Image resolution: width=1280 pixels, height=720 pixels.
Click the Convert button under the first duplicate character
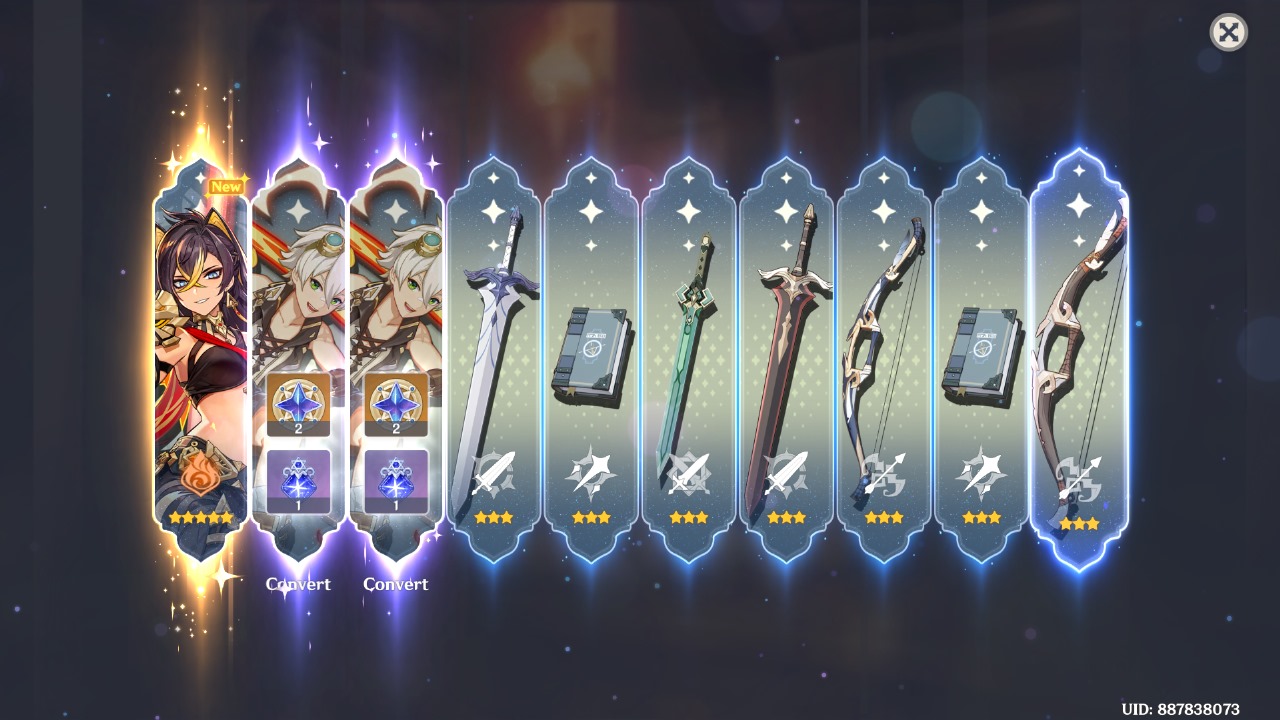pyautogui.click(x=301, y=584)
